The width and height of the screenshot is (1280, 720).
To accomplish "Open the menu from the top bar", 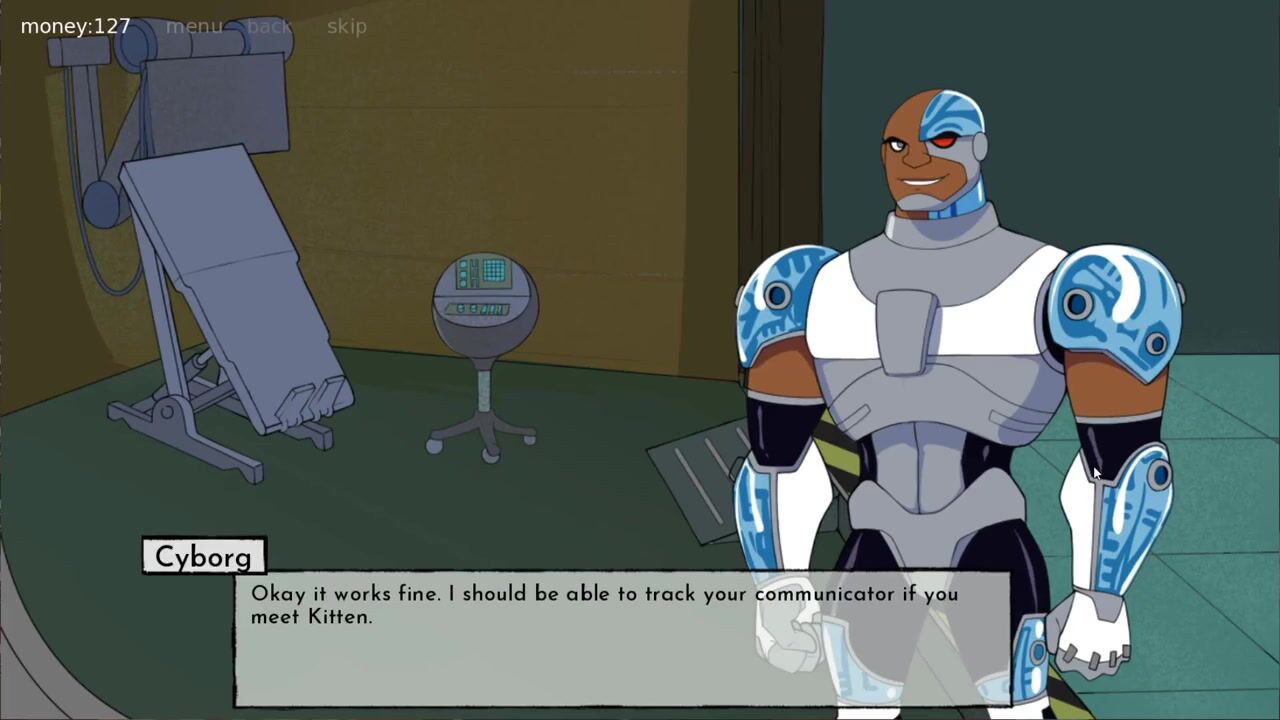I will point(194,26).
